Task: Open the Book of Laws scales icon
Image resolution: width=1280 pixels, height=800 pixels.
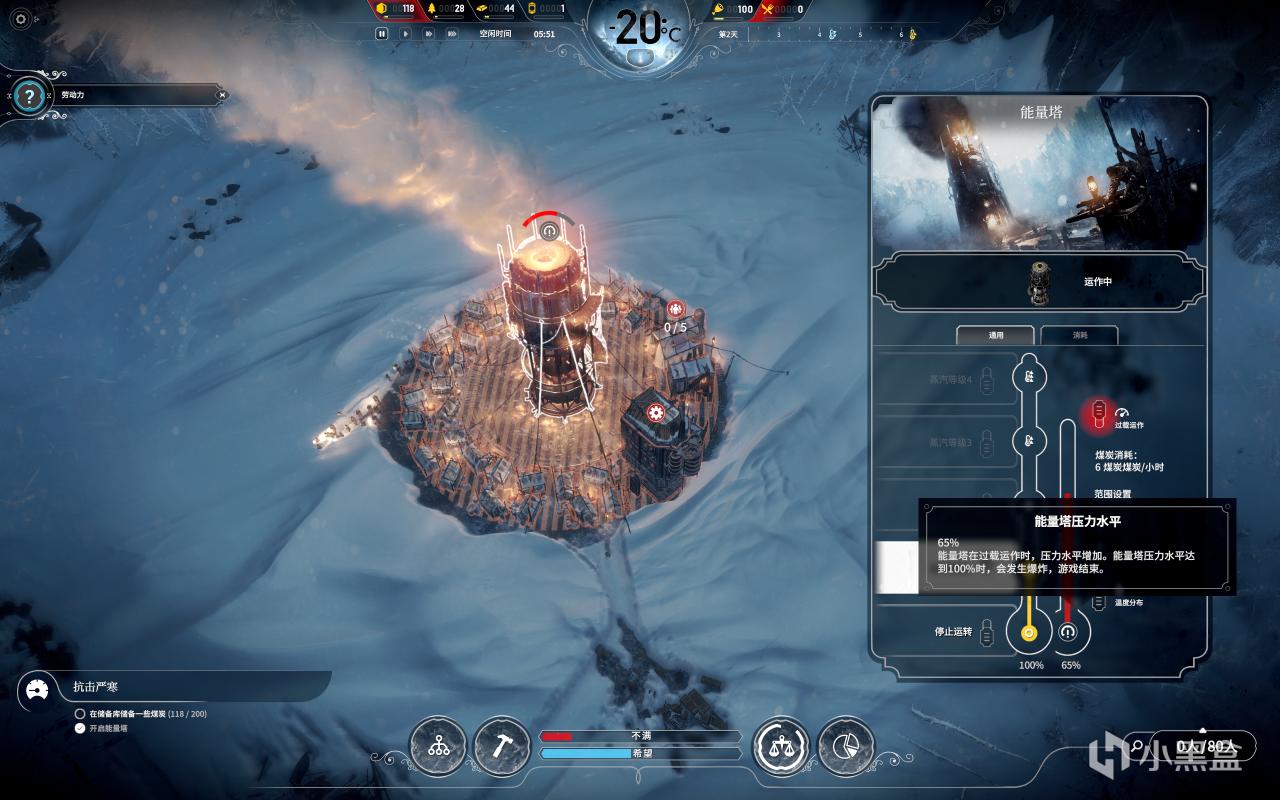Action: (x=781, y=746)
